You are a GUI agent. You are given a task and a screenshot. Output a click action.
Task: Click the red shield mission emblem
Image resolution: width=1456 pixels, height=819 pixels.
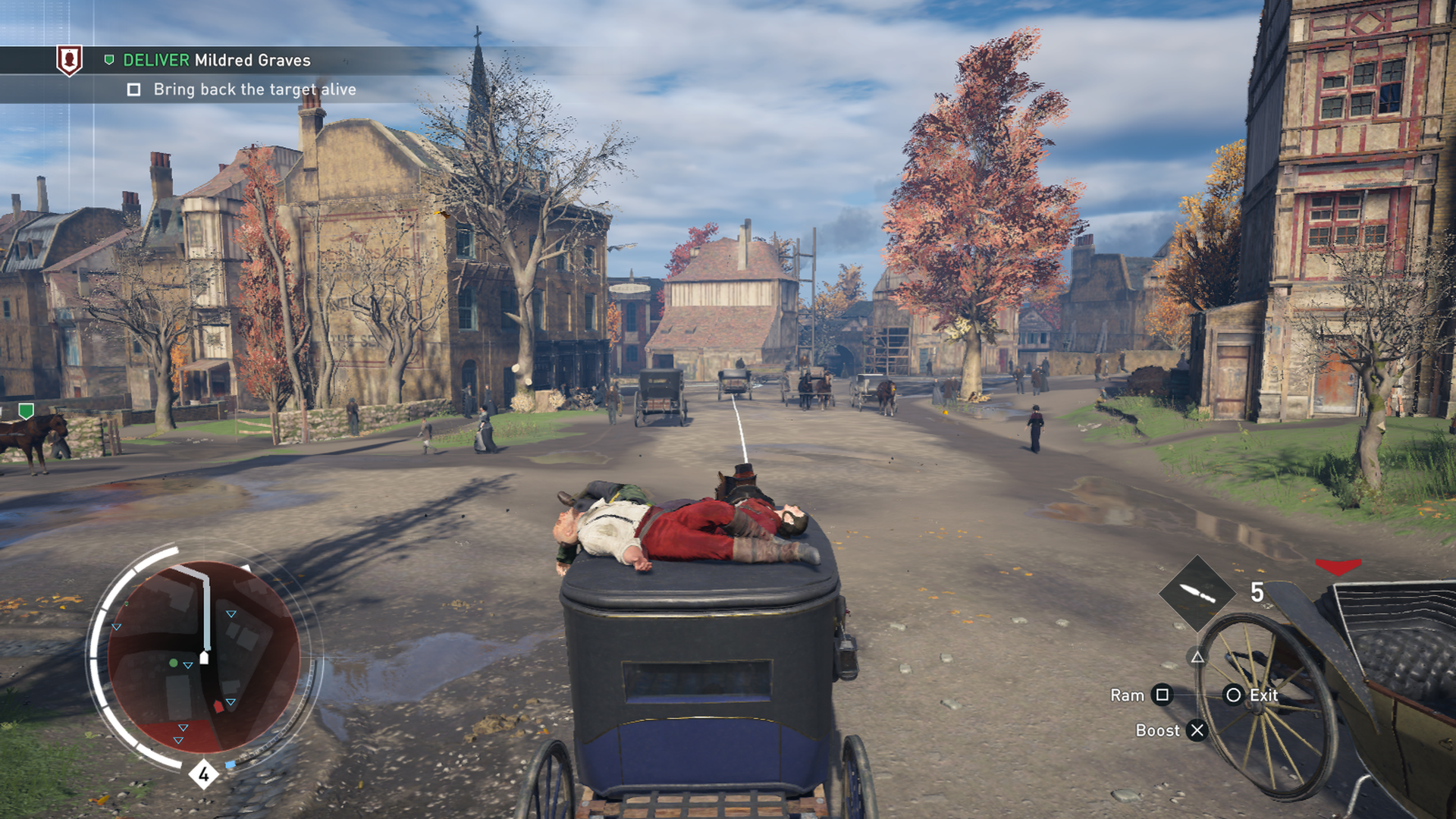[69, 59]
